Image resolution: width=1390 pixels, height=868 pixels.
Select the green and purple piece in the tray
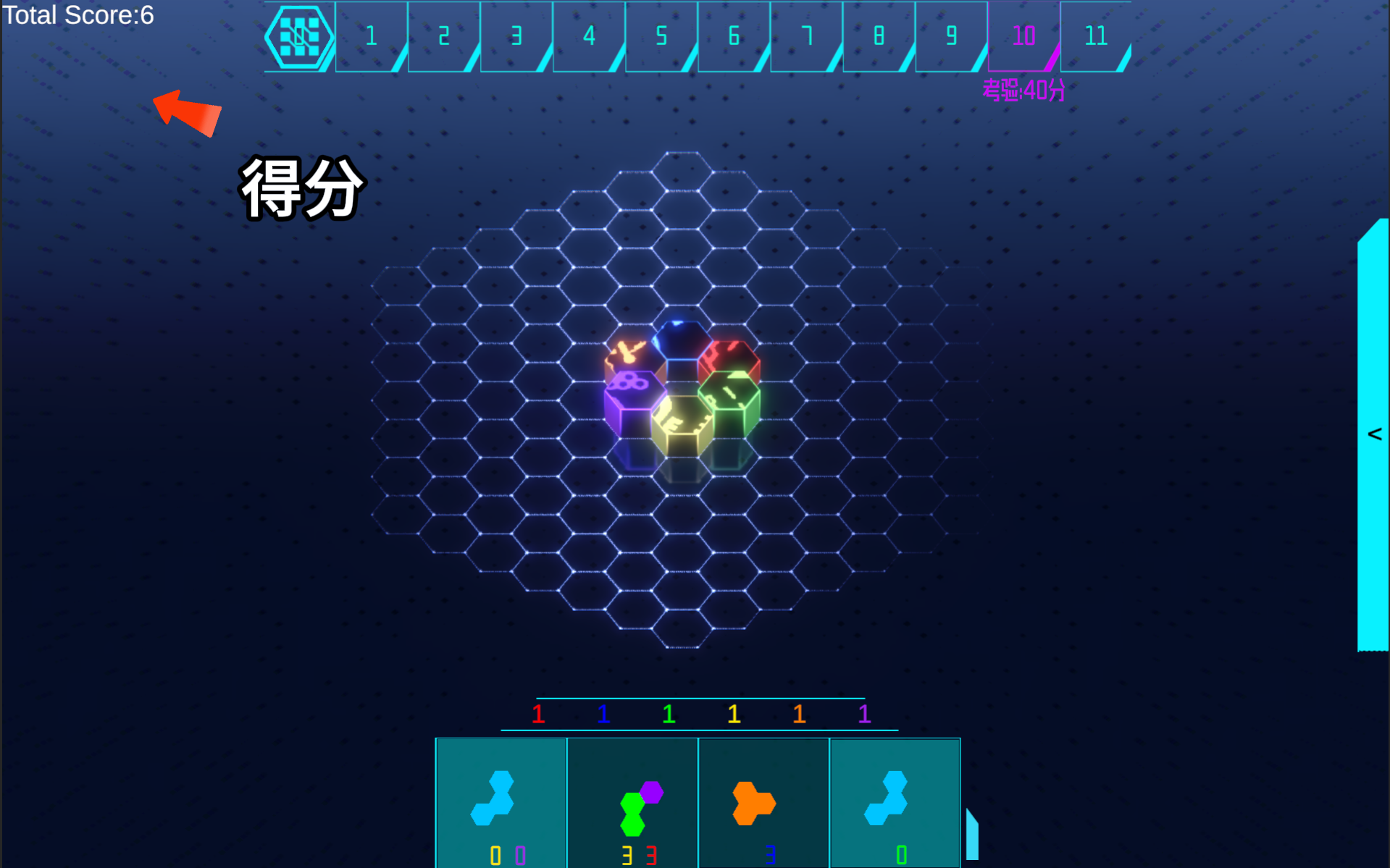tap(636, 804)
